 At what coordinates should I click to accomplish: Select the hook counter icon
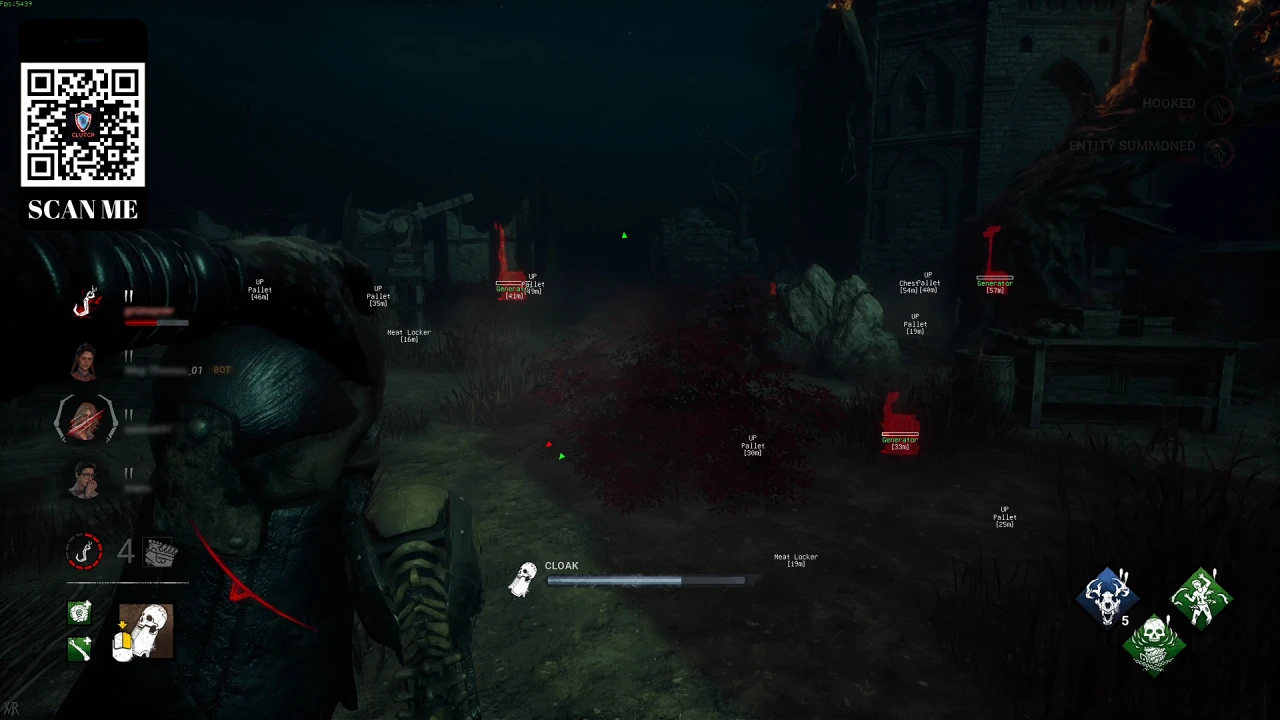(x=84, y=551)
